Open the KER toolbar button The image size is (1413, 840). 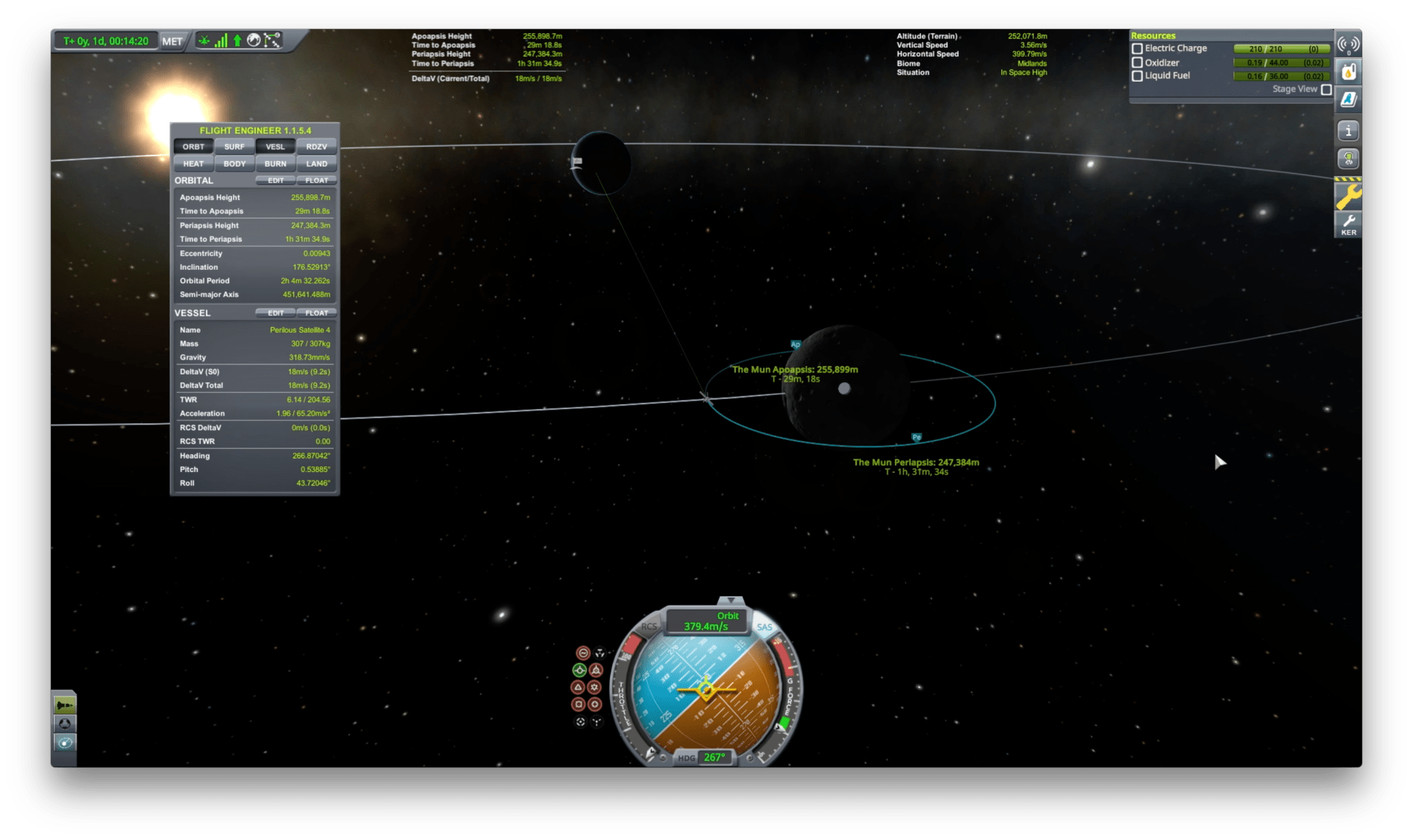coord(1348,225)
